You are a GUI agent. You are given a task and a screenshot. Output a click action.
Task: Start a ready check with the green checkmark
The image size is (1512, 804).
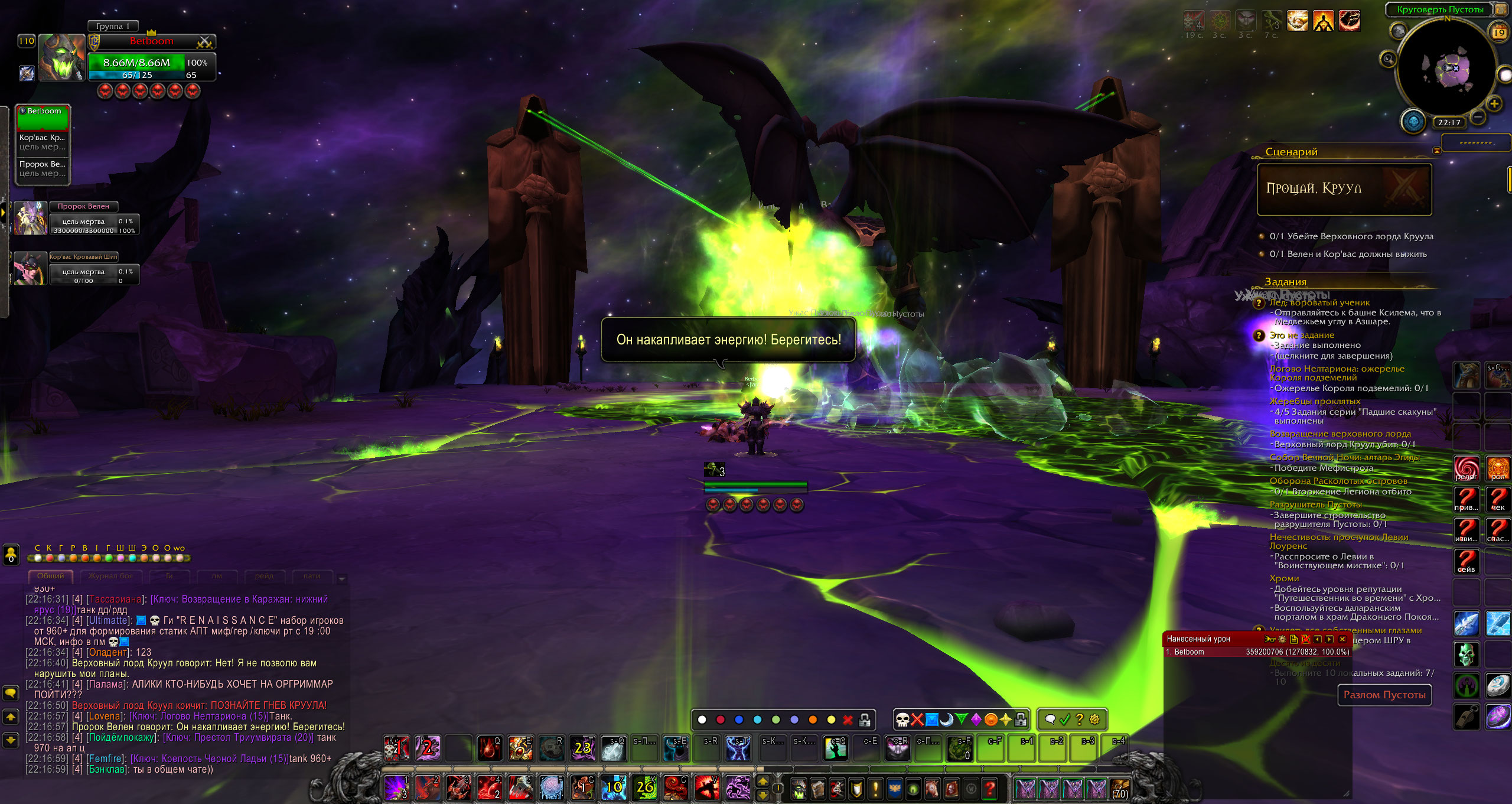pyautogui.click(x=1065, y=720)
